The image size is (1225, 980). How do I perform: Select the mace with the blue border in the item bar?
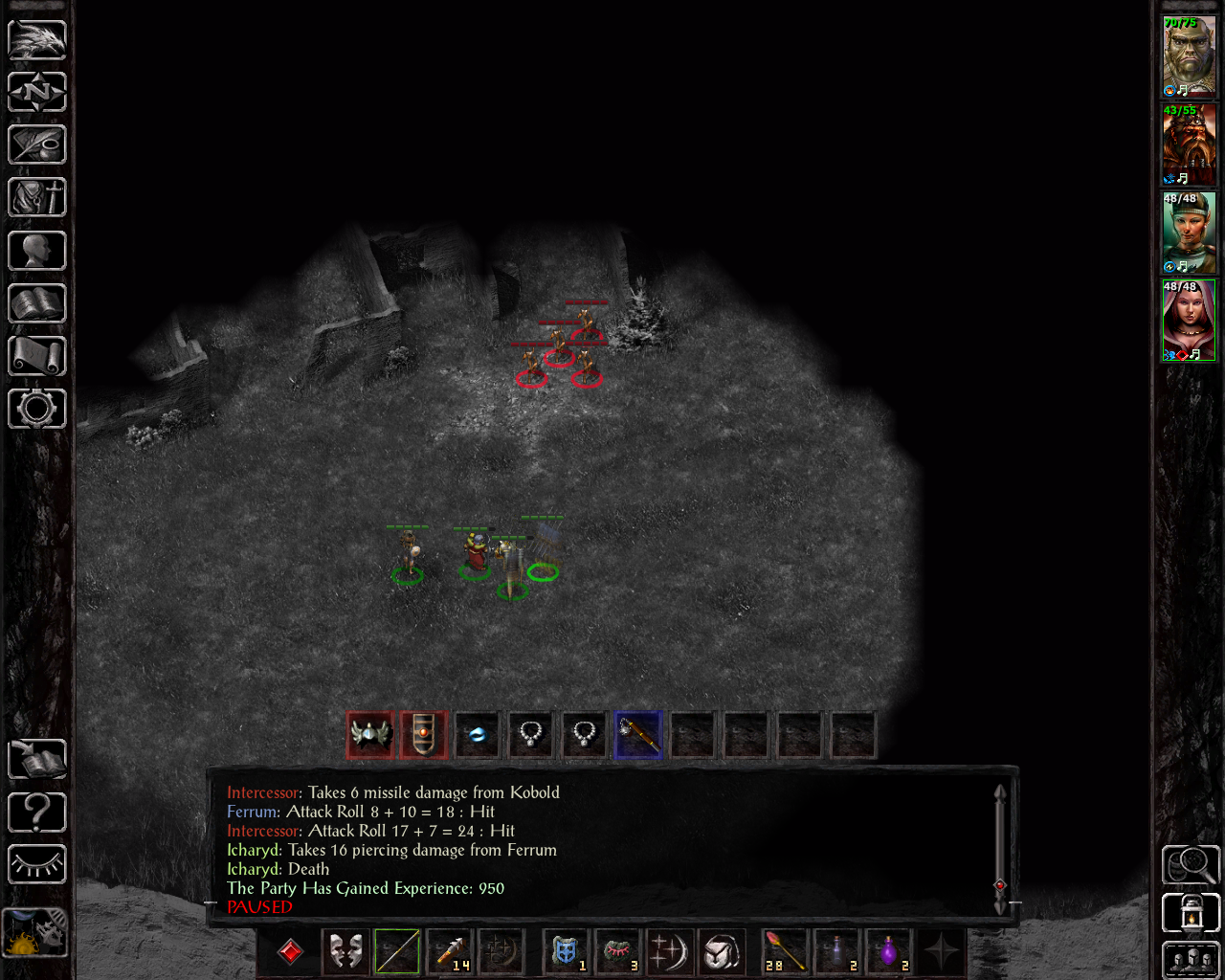click(637, 734)
